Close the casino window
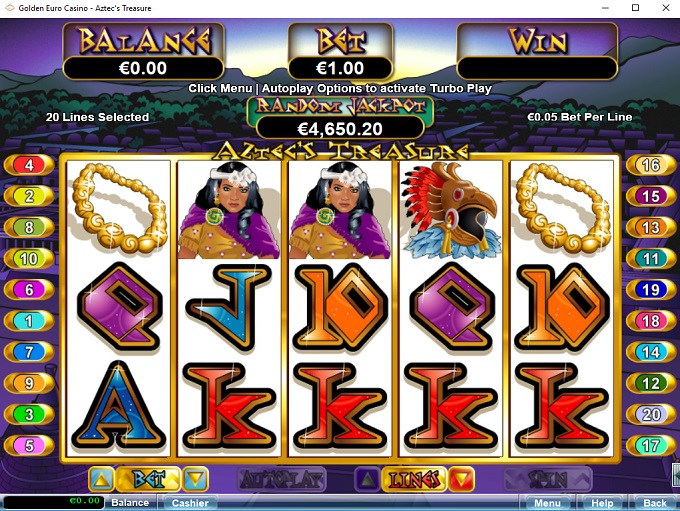Screen dimensions: 680x511 pos(662,8)
